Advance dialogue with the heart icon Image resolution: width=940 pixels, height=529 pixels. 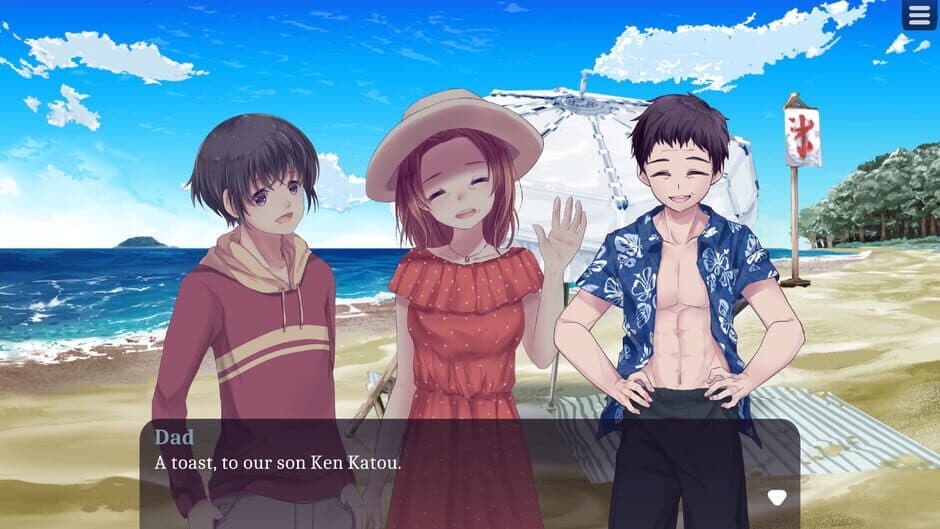776,497
